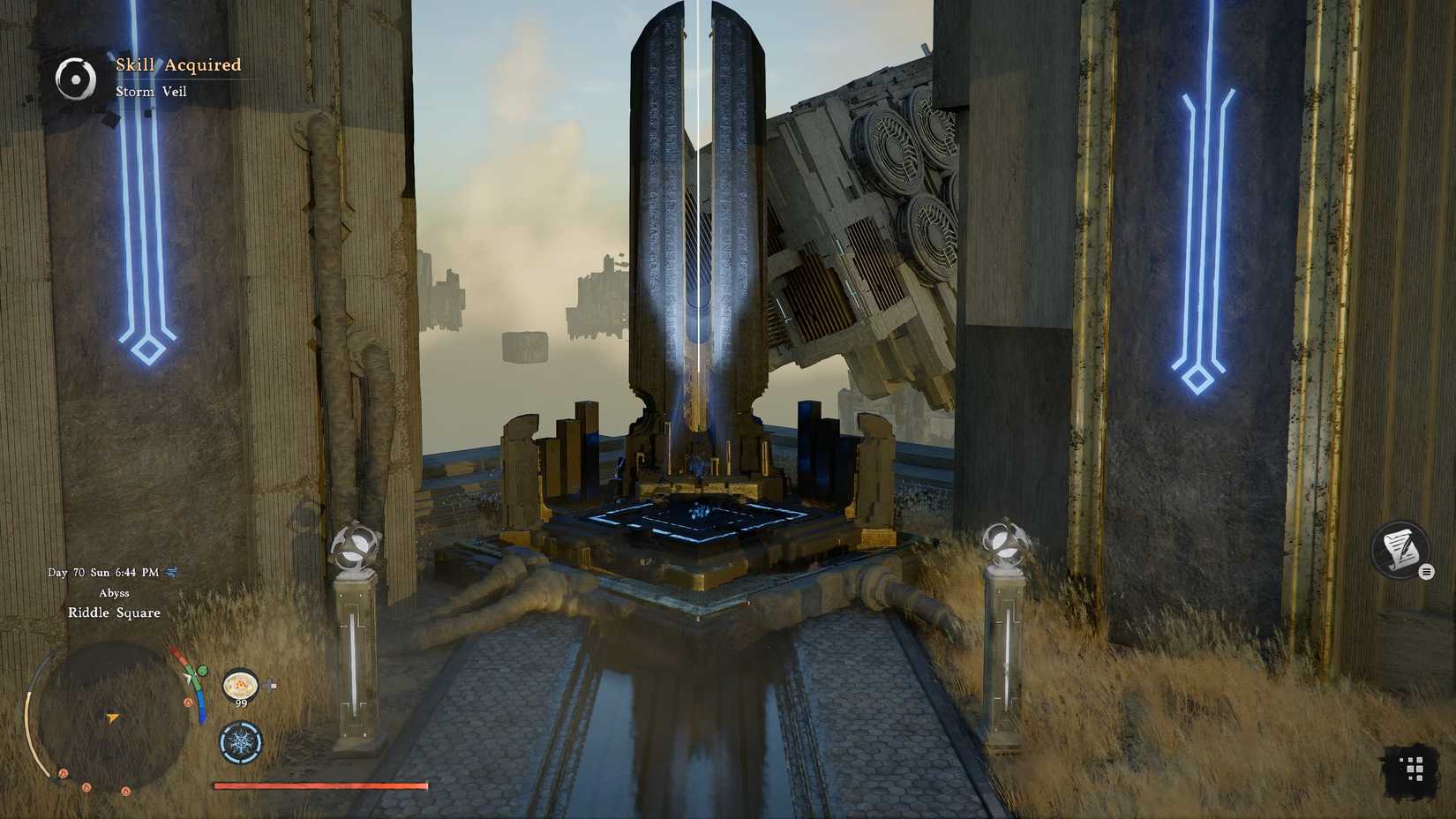Click the 99 quantity badge under the soup item
The width and height of the screenshot is (1456, 819).
[242, 703]
